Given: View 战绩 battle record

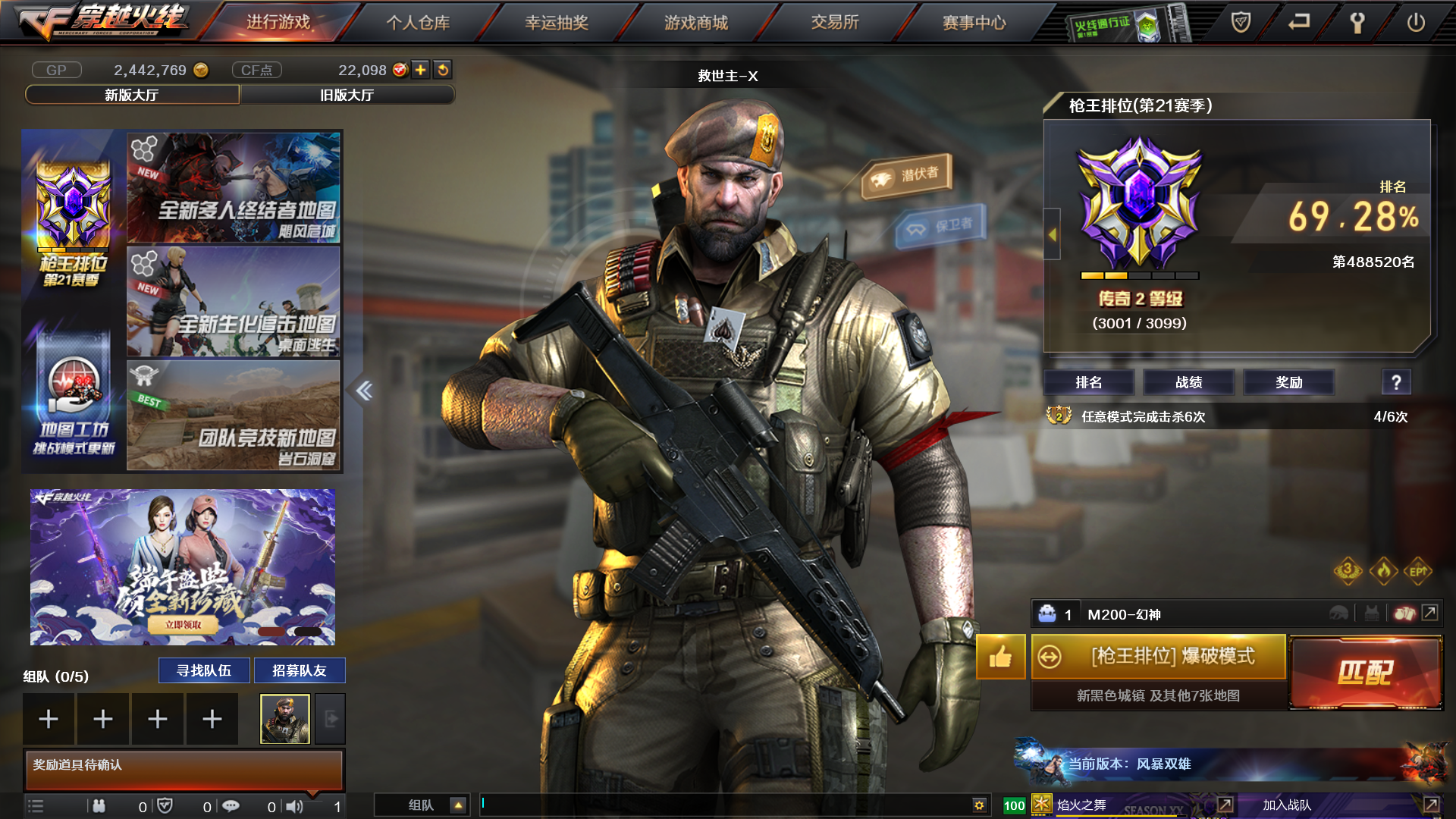Looking at the screenshot, I should [1189, 382].
